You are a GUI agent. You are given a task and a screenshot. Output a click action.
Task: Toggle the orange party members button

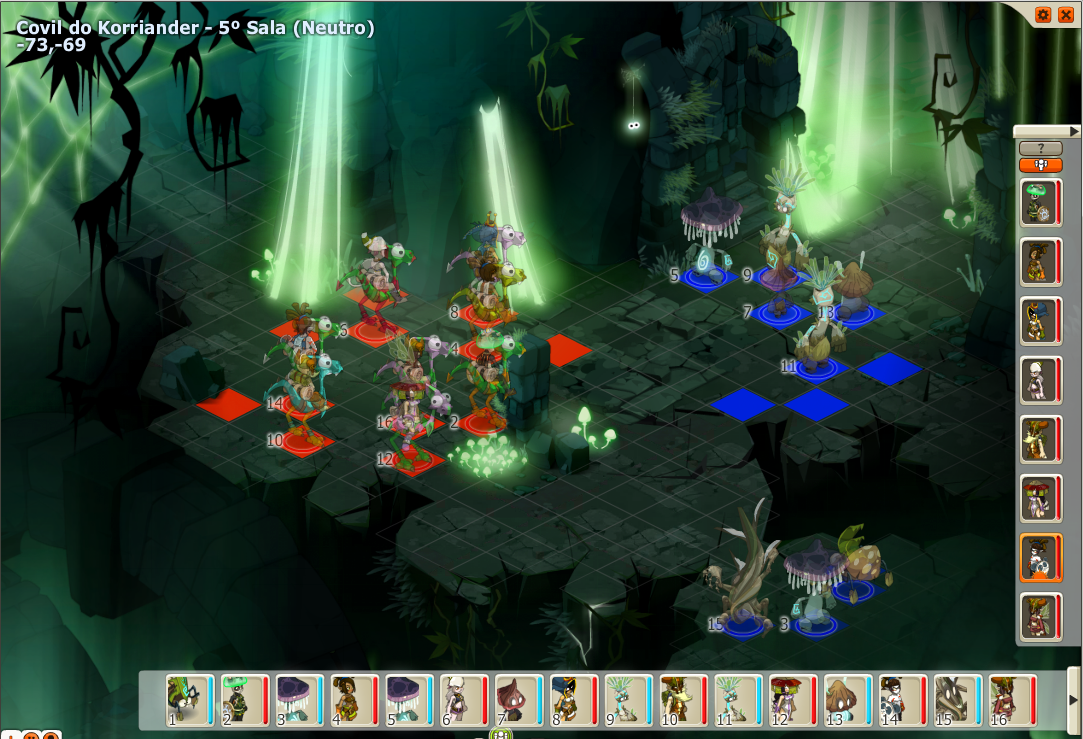(x=1040, y=165)
